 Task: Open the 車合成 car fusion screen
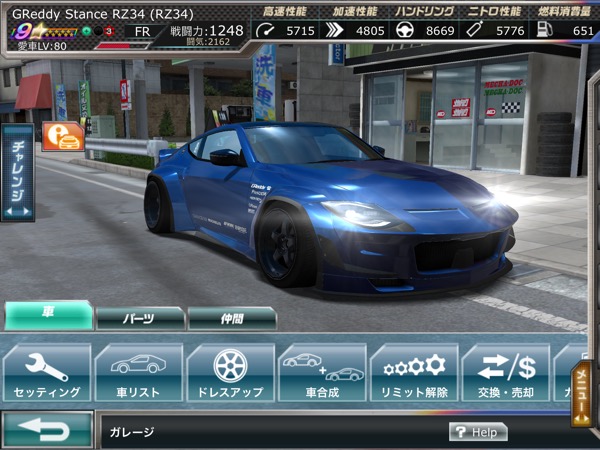tap(322, 372)
